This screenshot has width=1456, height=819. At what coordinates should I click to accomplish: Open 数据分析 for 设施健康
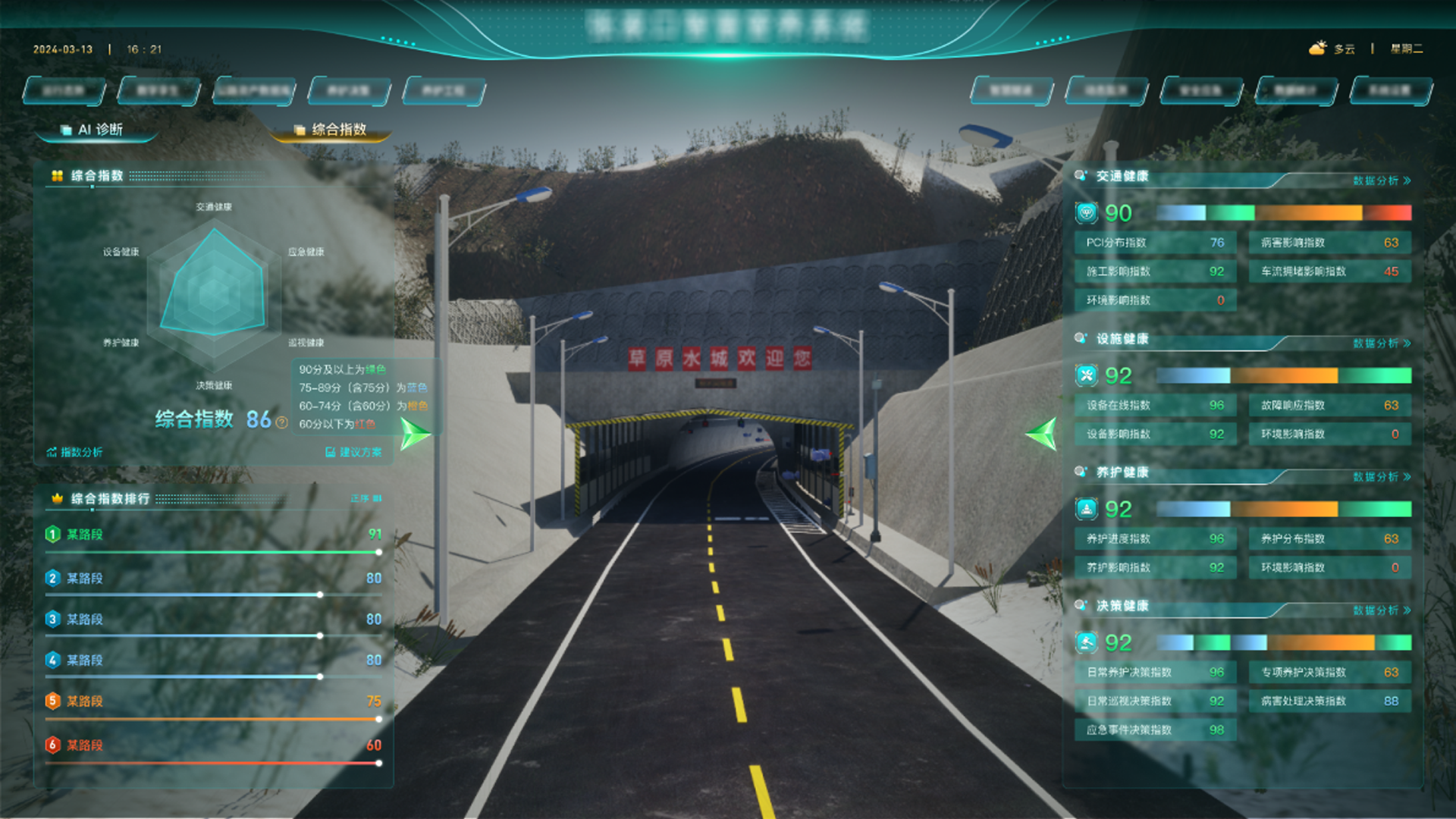pyautogui.click(x=1382, y=344)
